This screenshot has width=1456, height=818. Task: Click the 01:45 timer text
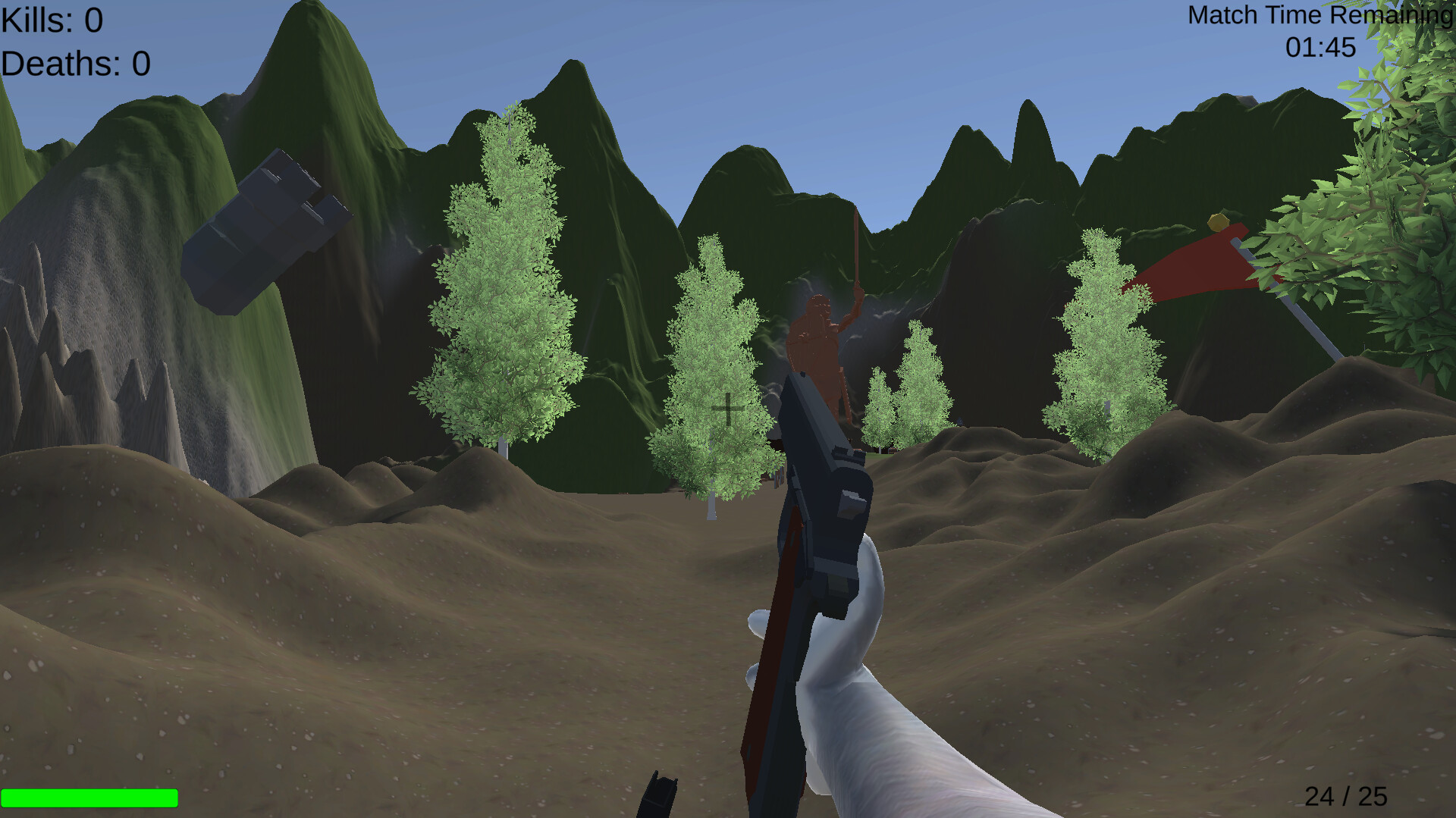(1319, 47)
